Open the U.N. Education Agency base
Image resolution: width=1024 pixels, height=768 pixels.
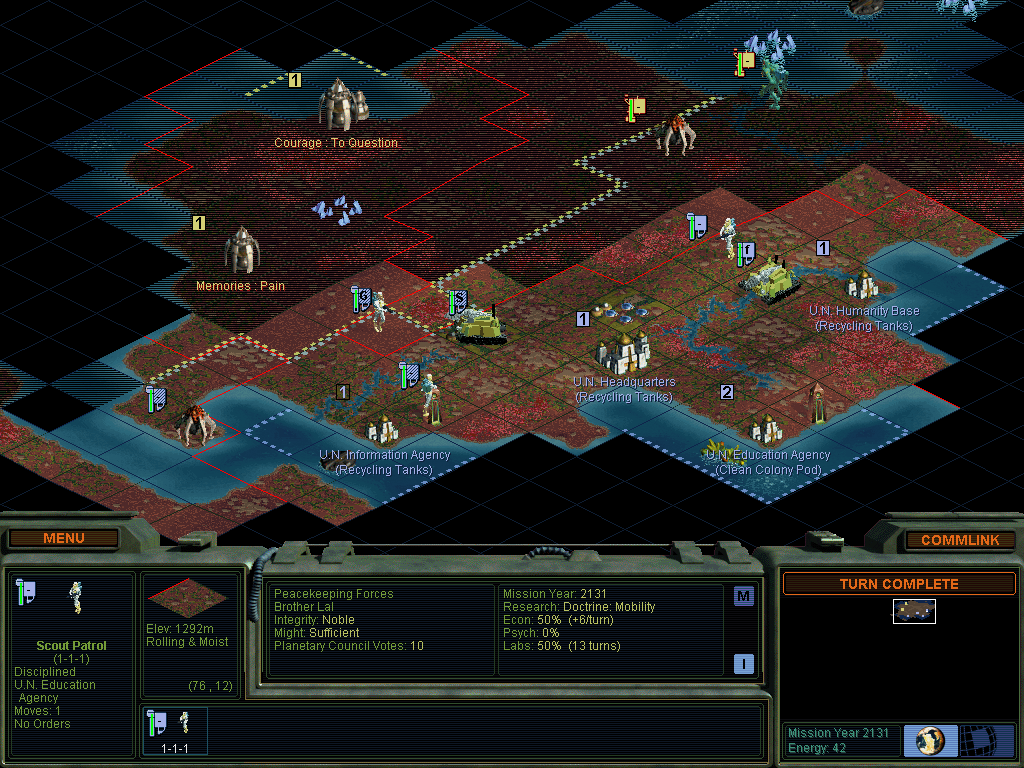pos(766,430)
